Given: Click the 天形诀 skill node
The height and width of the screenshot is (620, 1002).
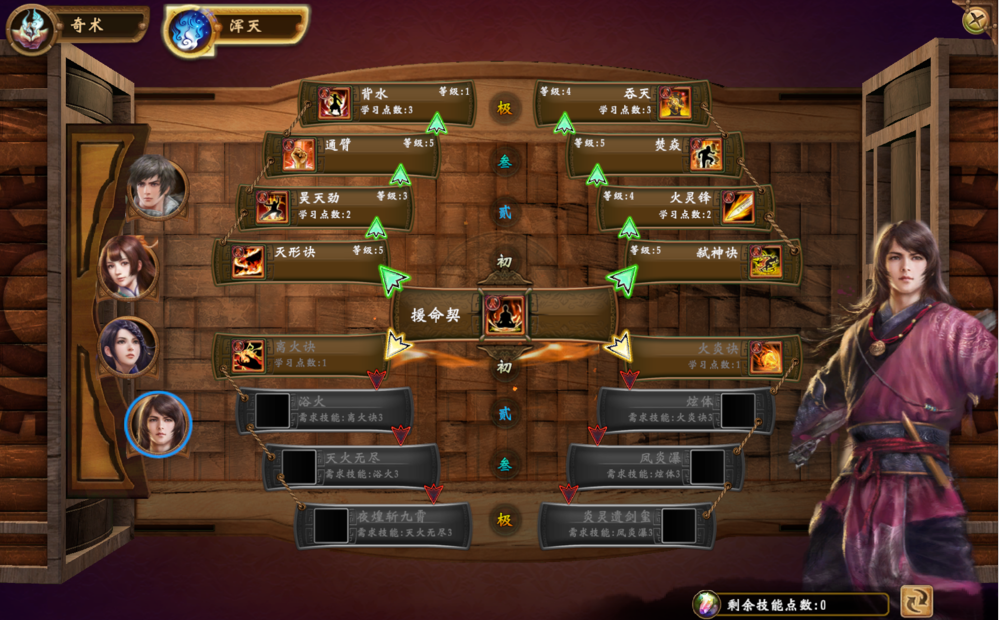Looking at the screenshot, I should pyautogui.click(x=300, y=260).
